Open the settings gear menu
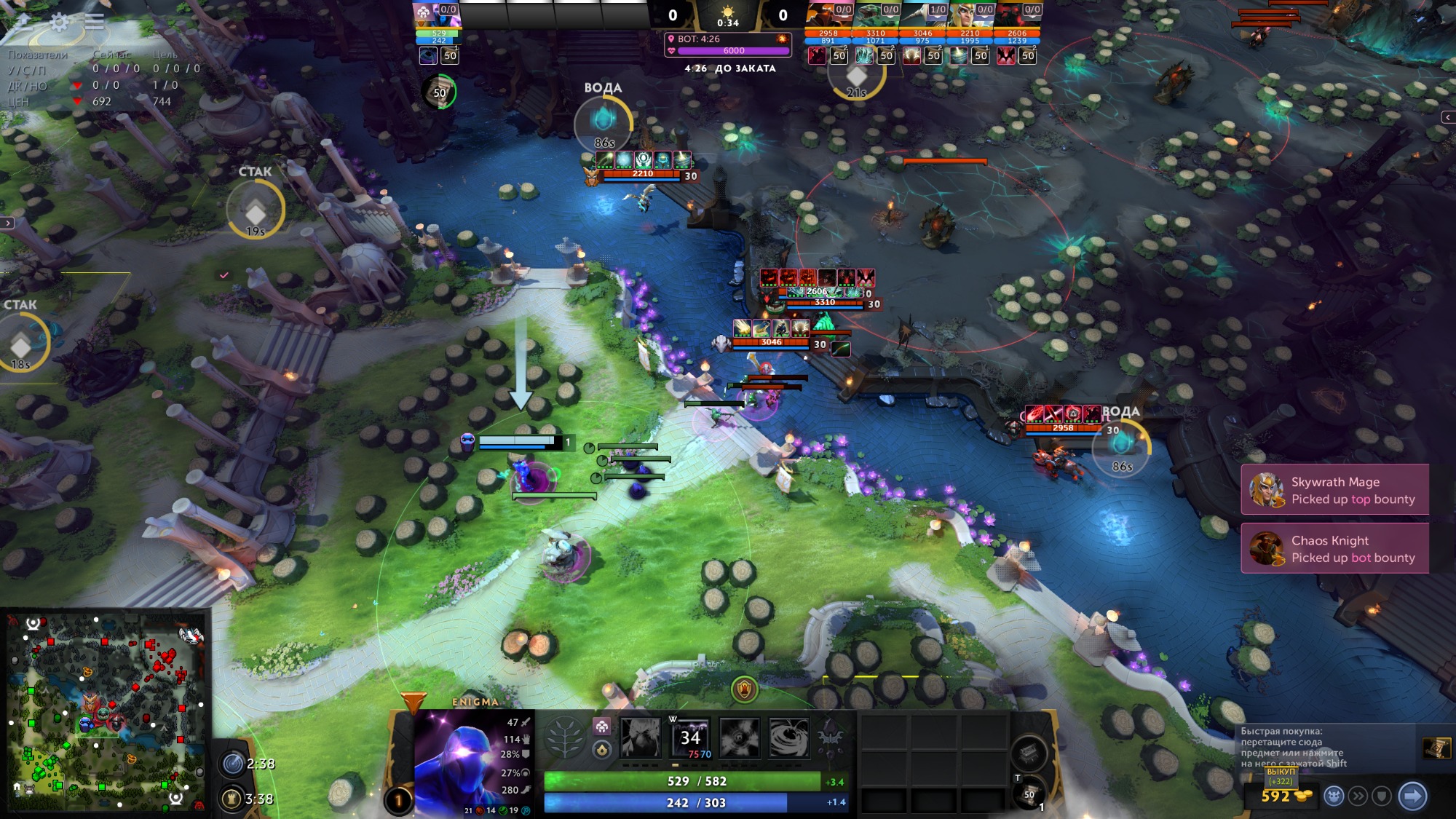Screen dimensions: 1456x819 point(59,22)
